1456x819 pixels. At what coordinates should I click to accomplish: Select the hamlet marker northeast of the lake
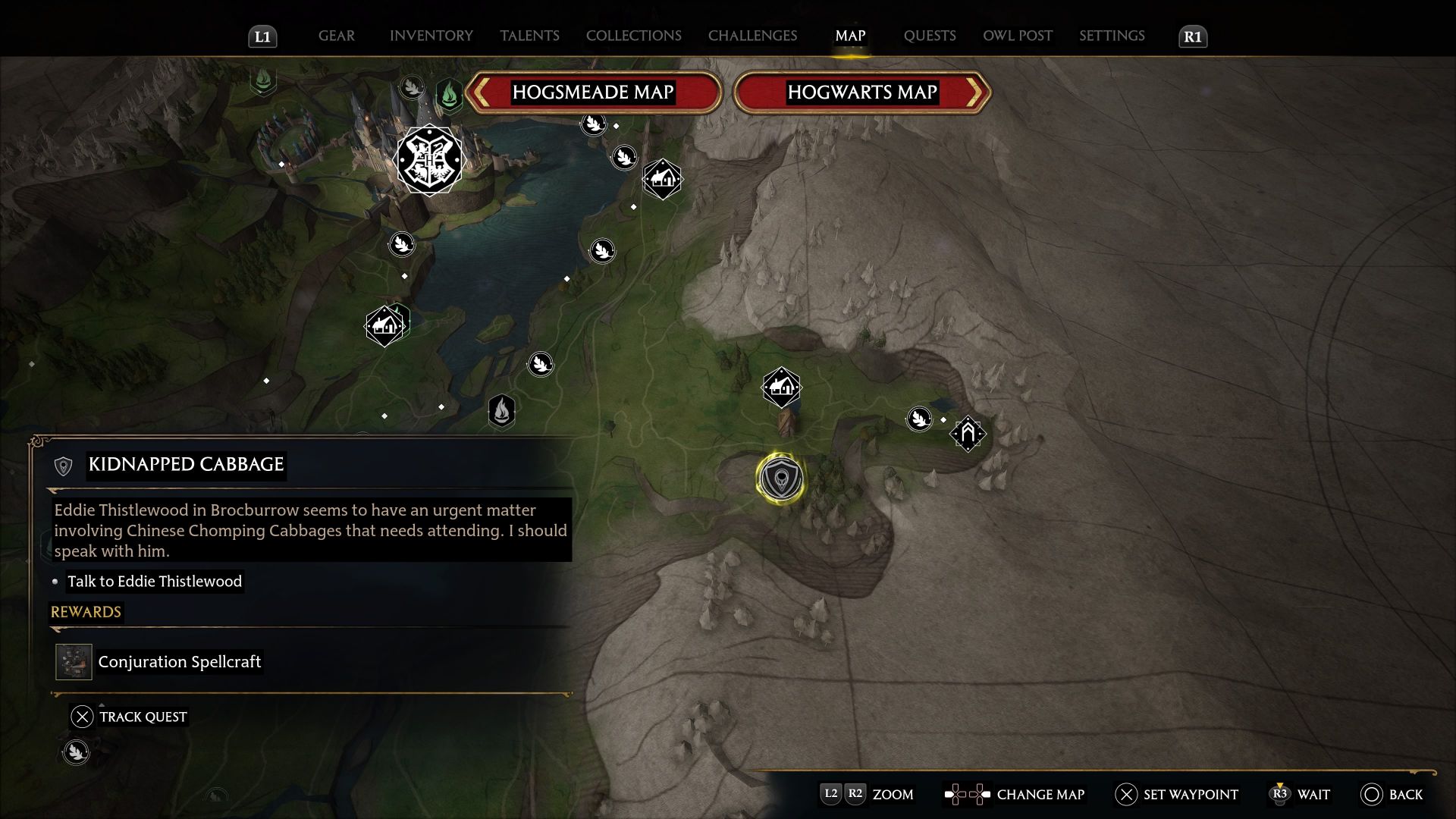[x=662, y=179]
